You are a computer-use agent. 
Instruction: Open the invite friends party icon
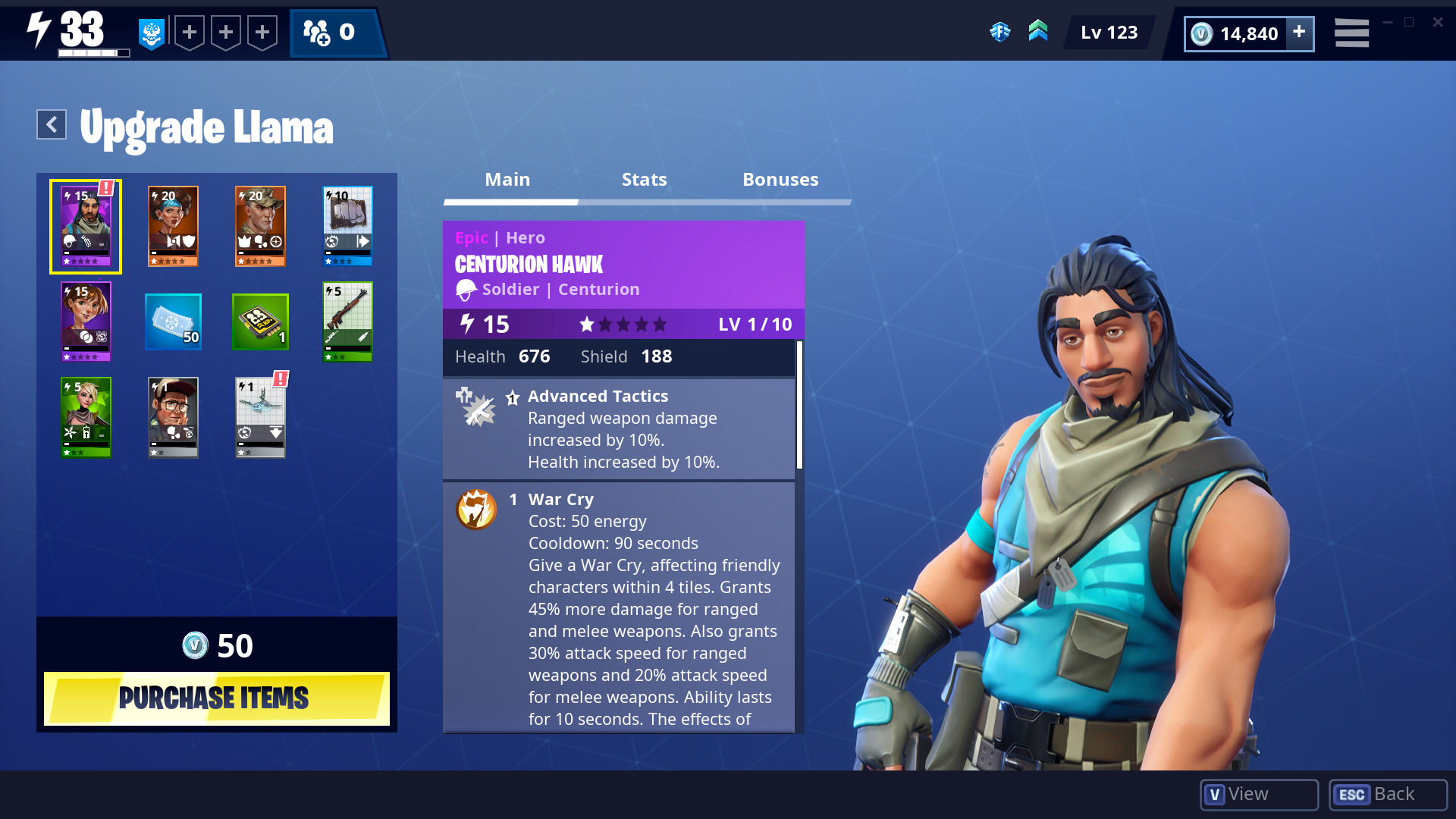point(317,33)
